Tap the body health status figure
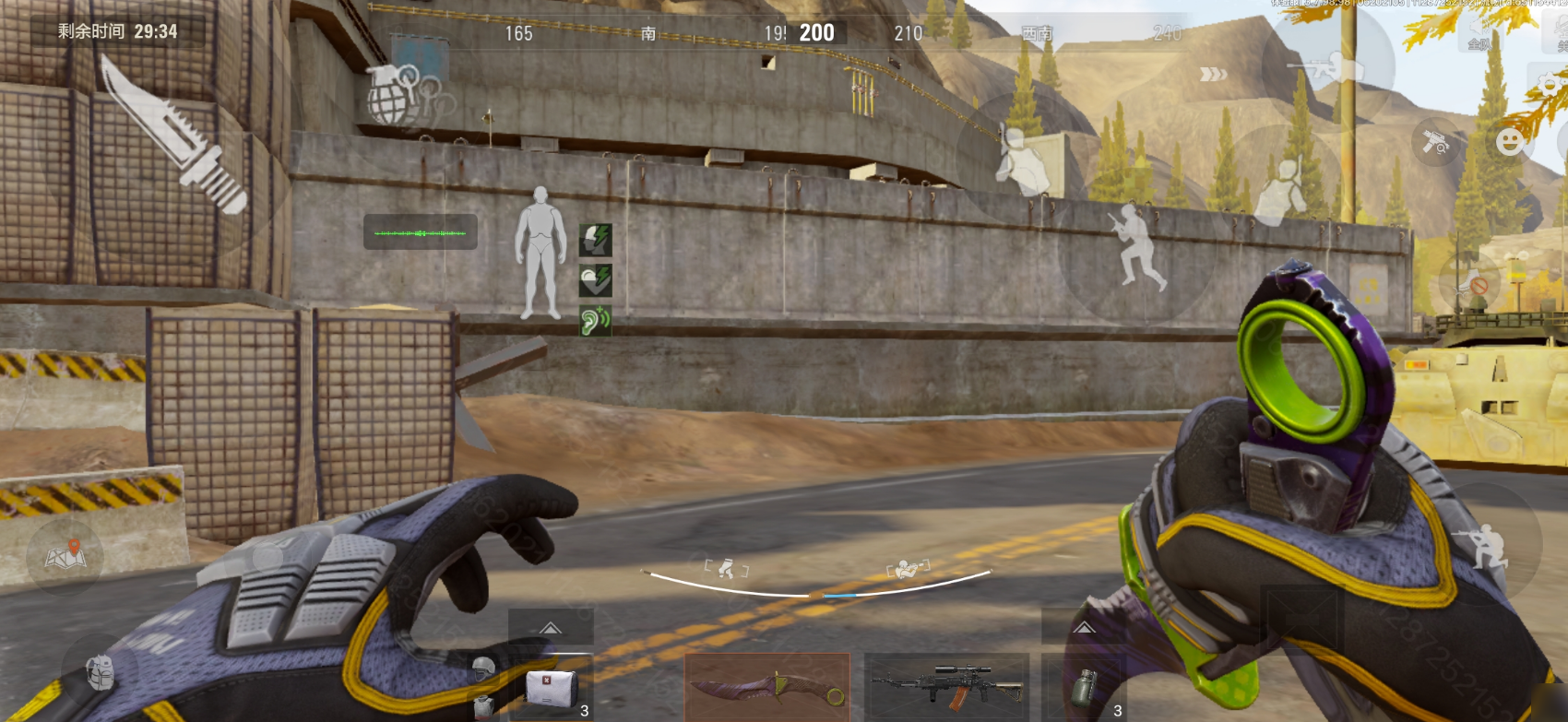Viewport: 1568px width, 722px height. pyautogui.click(x=540, y=254)
